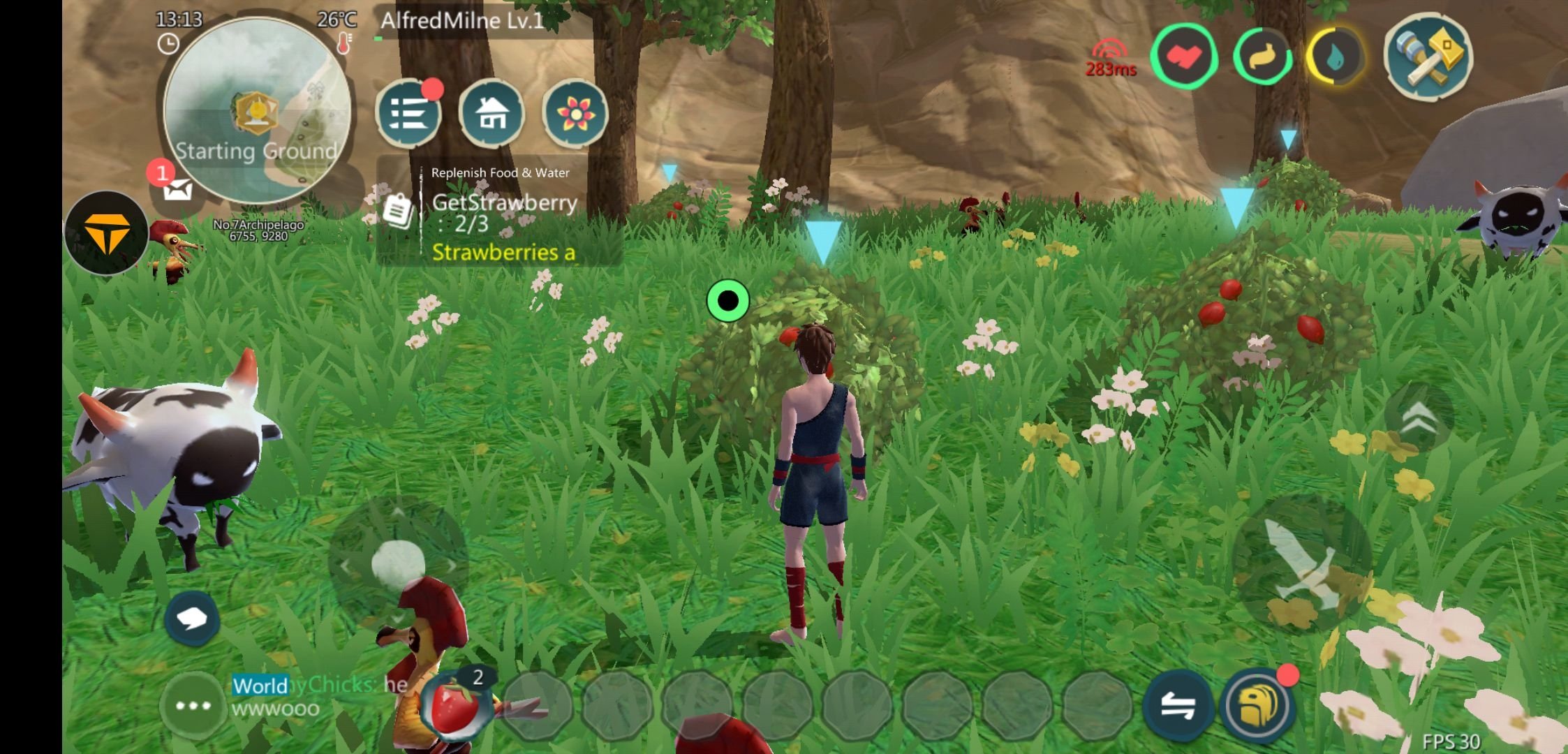This screenshot has width=1568, height=754.
Task: Open the speech bubble chat button
Action: click(x=192, y=619)
